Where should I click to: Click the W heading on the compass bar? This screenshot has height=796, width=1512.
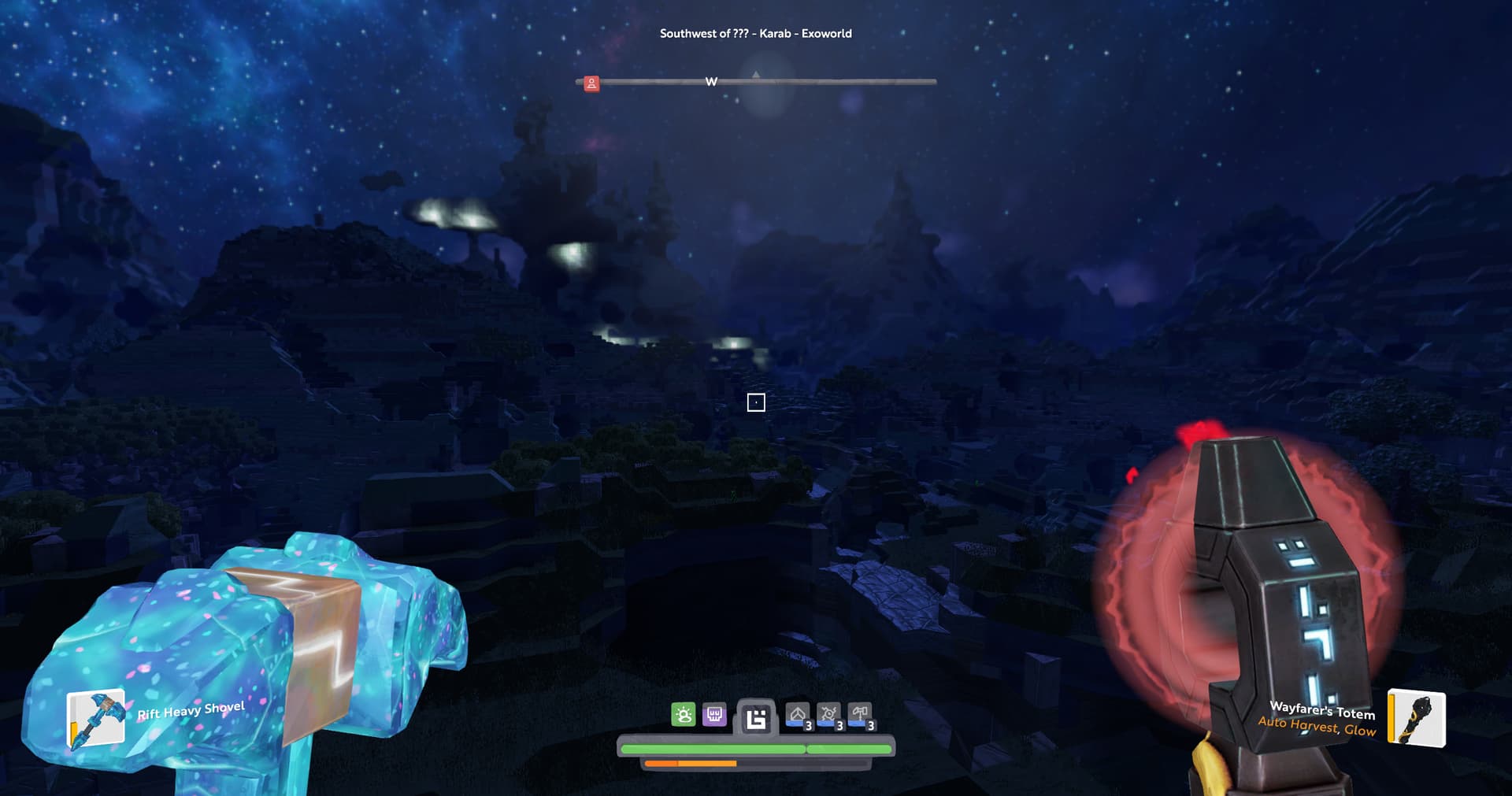711,82
